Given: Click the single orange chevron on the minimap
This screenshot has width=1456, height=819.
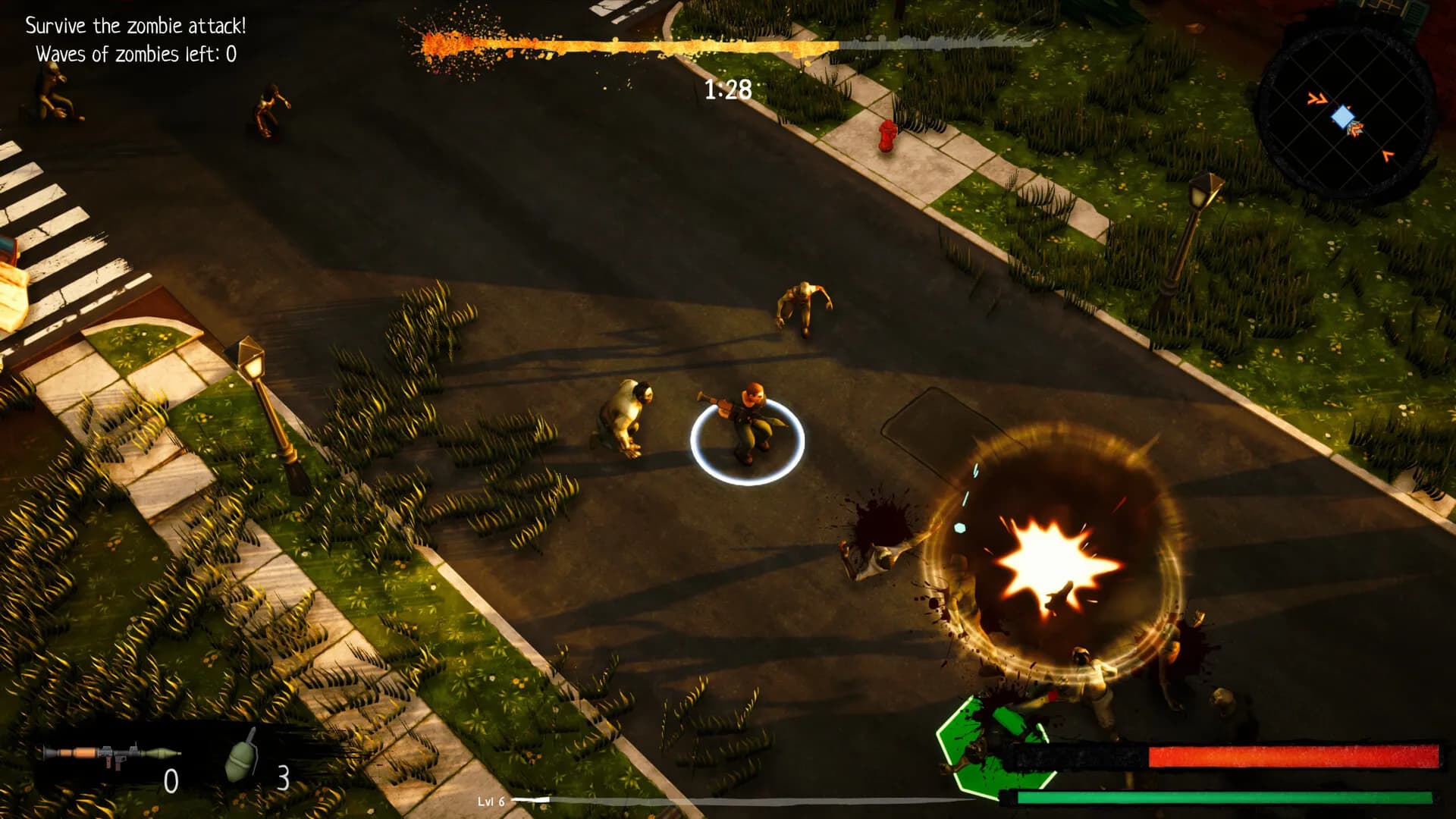Looking at the screenshot, I should tap(1387, 156).
